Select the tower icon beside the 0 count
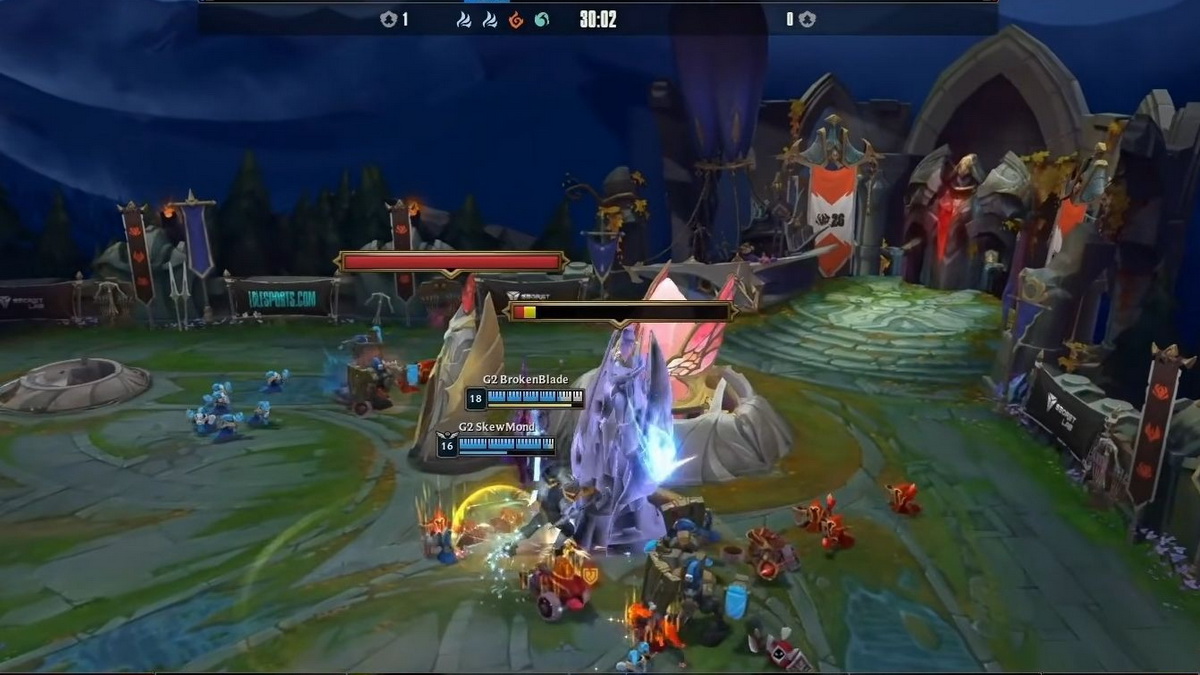1200x675 pixels. 807,20
